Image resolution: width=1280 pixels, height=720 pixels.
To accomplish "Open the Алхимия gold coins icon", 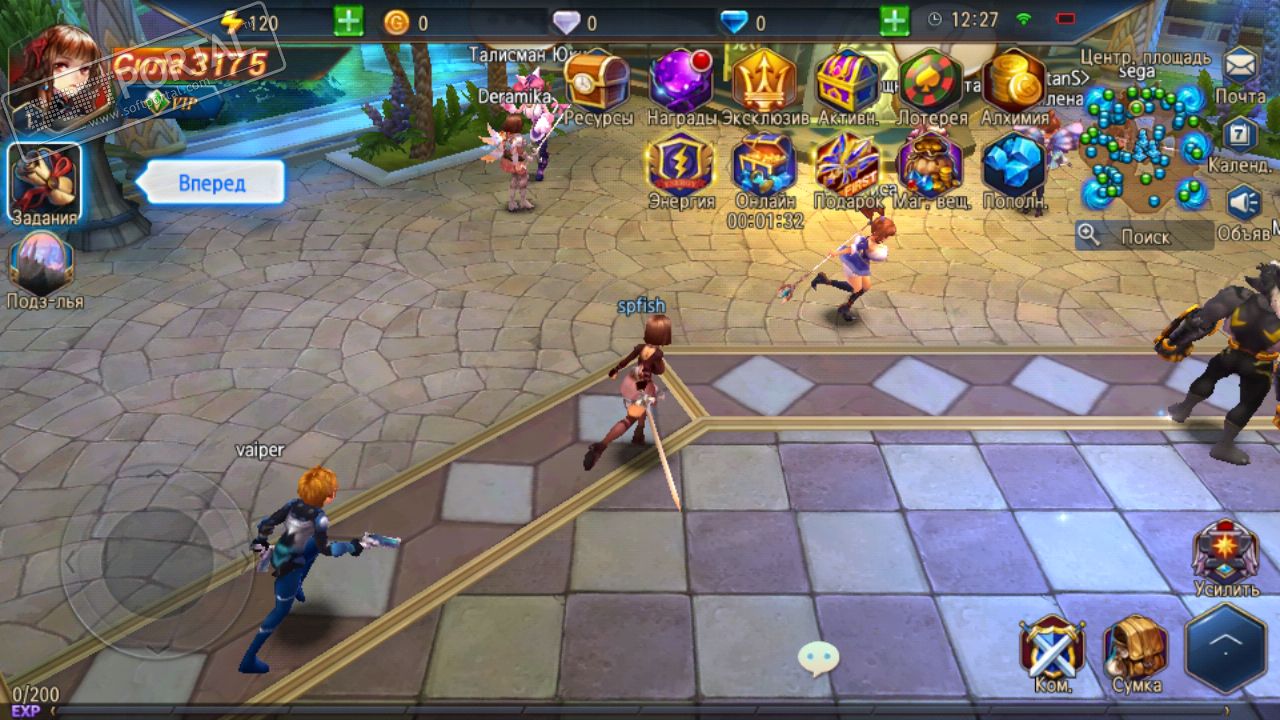I will pyautogui.click(x=1014, y=83).
